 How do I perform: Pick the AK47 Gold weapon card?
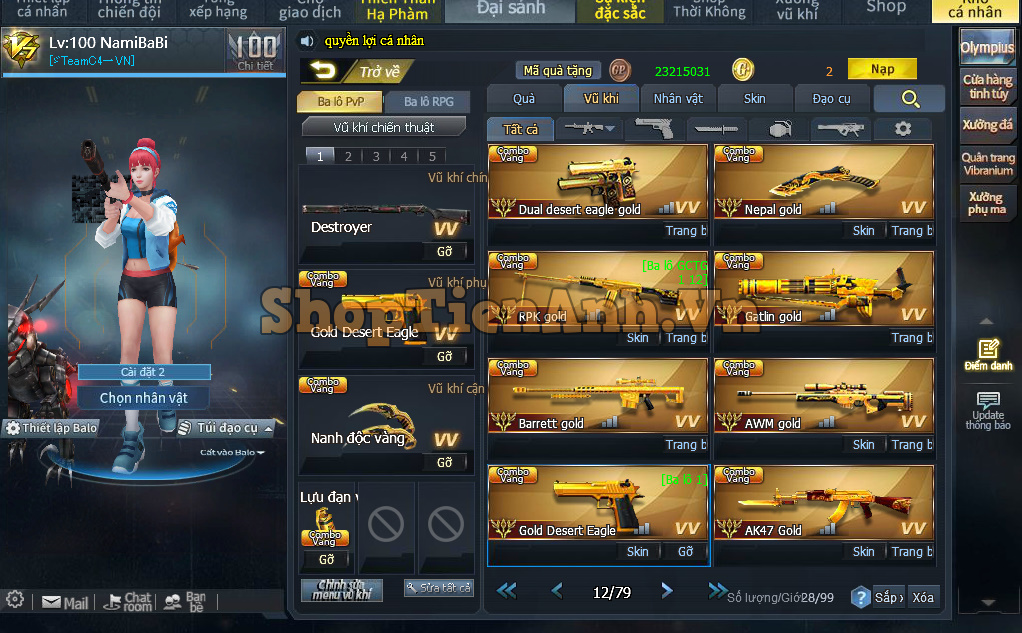[824, 502]
